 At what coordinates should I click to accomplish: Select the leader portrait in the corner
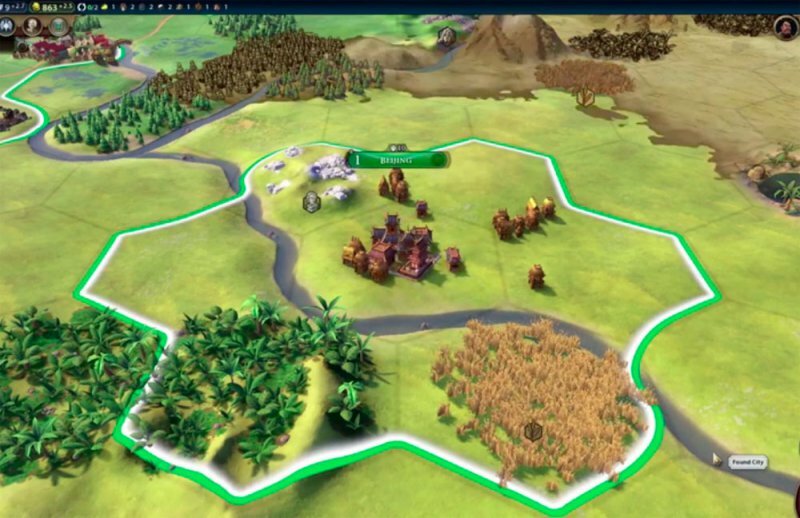click(x=786, y=27)
